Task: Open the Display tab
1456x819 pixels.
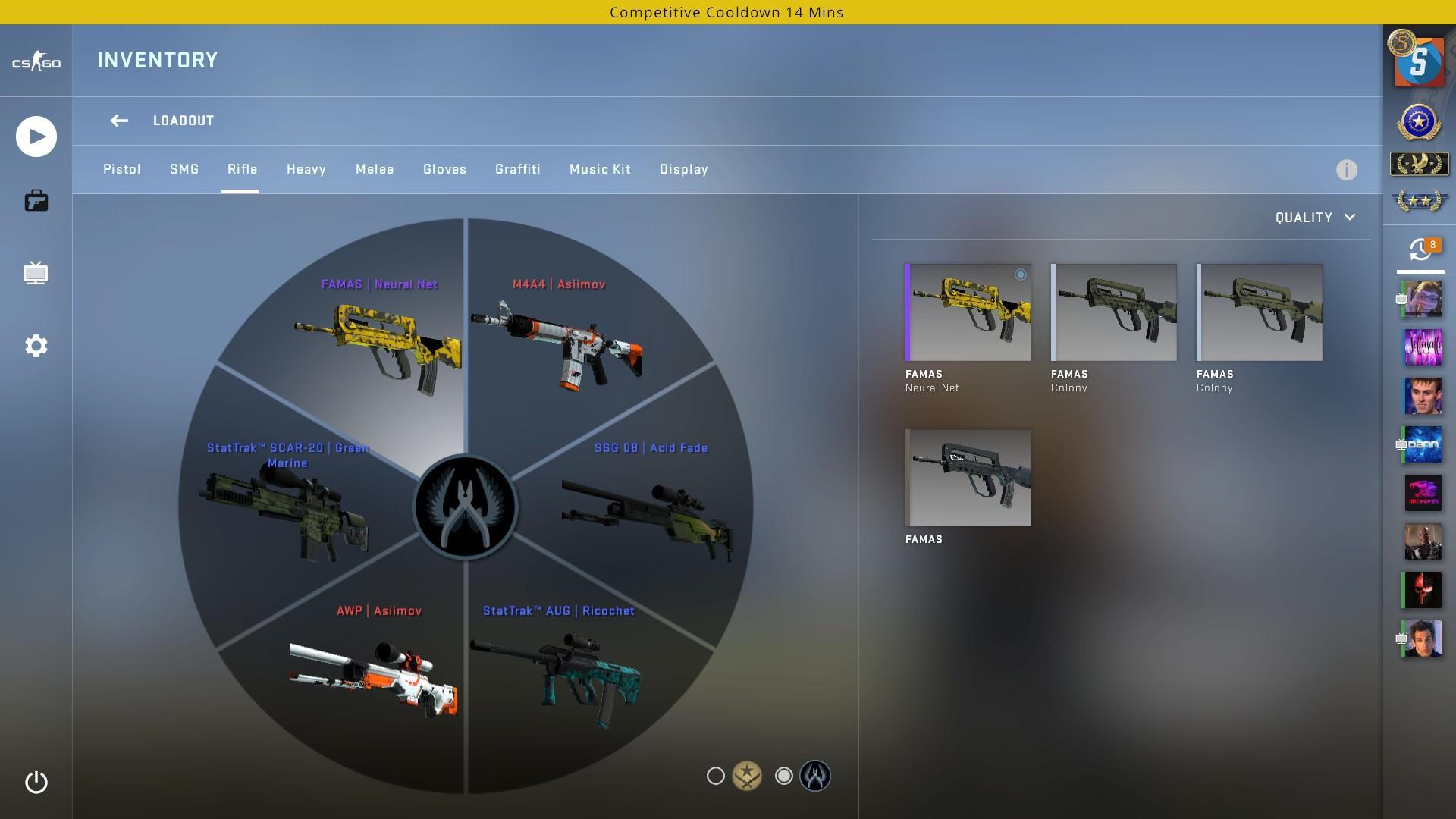Action: coord(684,169)
